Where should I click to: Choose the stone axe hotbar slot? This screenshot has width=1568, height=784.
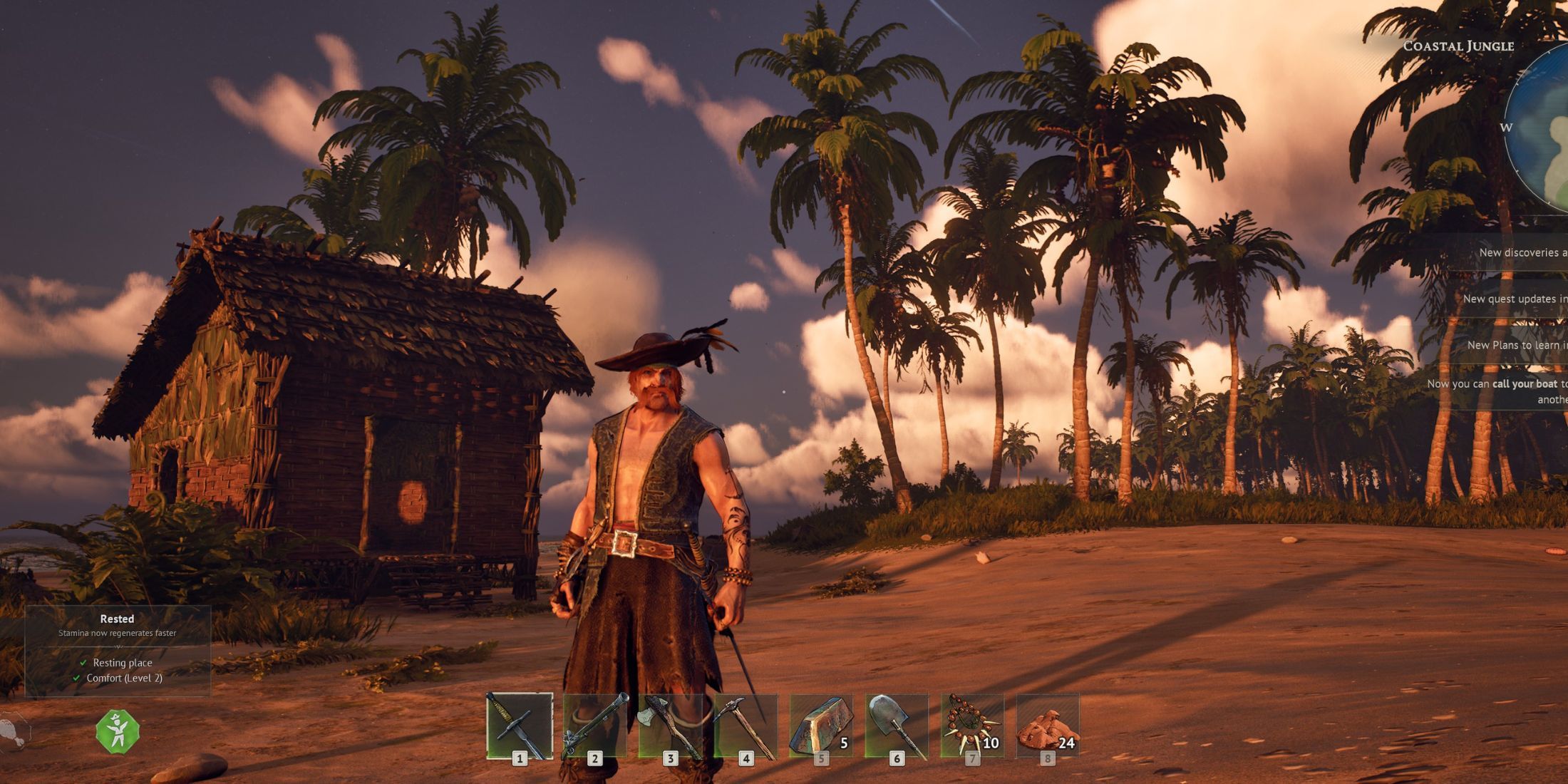coord(671,726)
